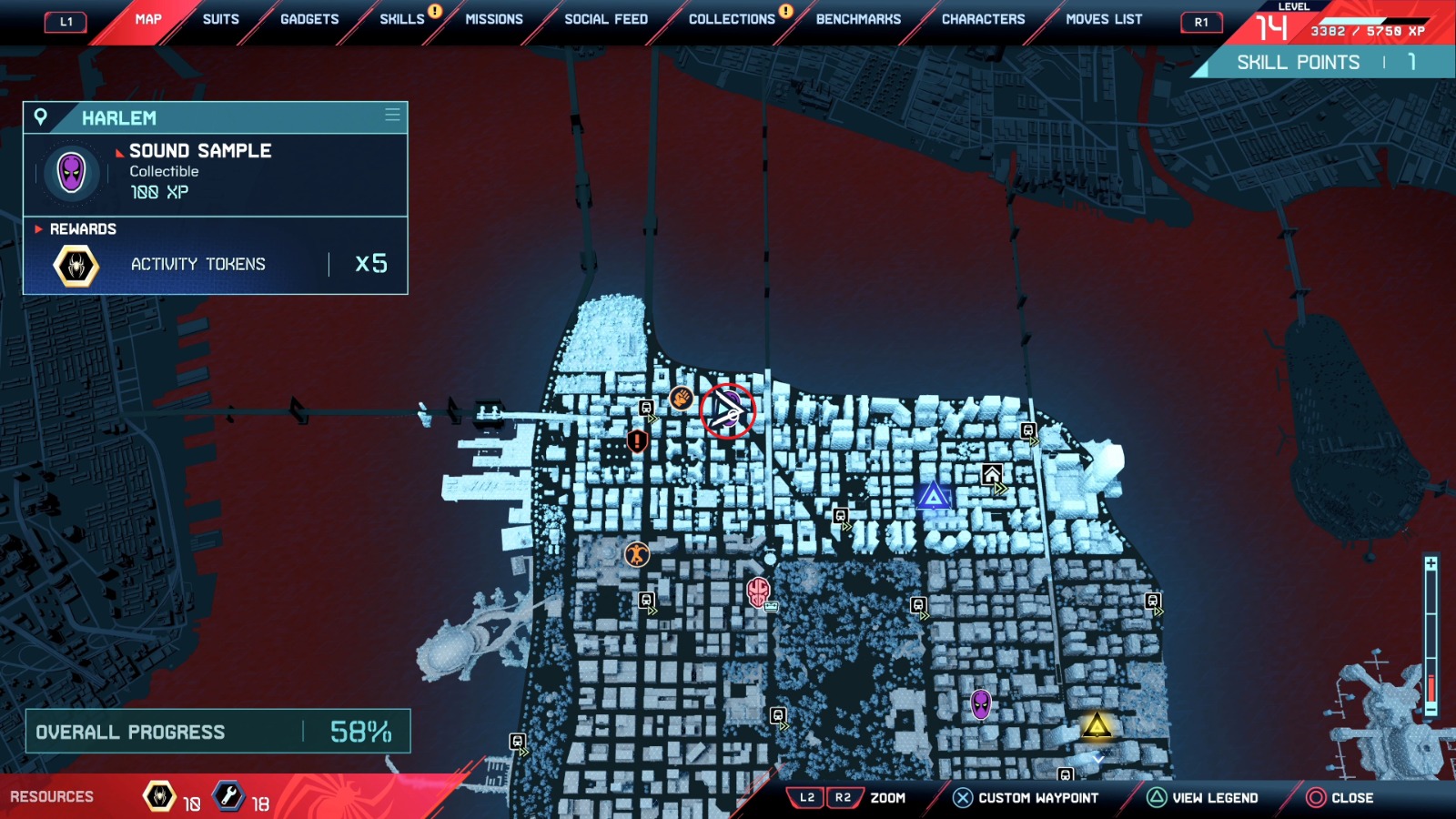Switch to the Benchmarks tab
Viewport: 1456px width, 819px height.
click(x=858, y=19)
